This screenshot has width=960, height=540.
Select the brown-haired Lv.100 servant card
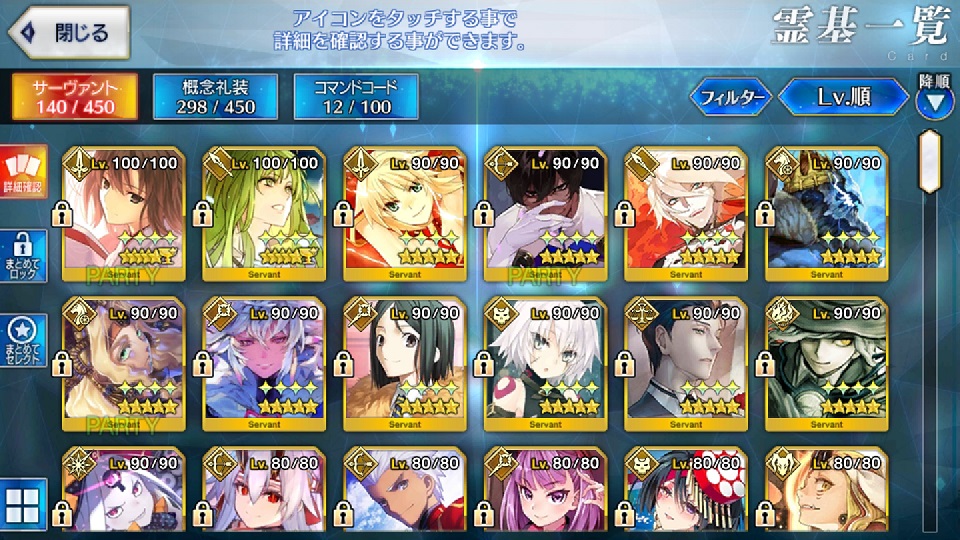pyautogui.click(x=123, y=214)
